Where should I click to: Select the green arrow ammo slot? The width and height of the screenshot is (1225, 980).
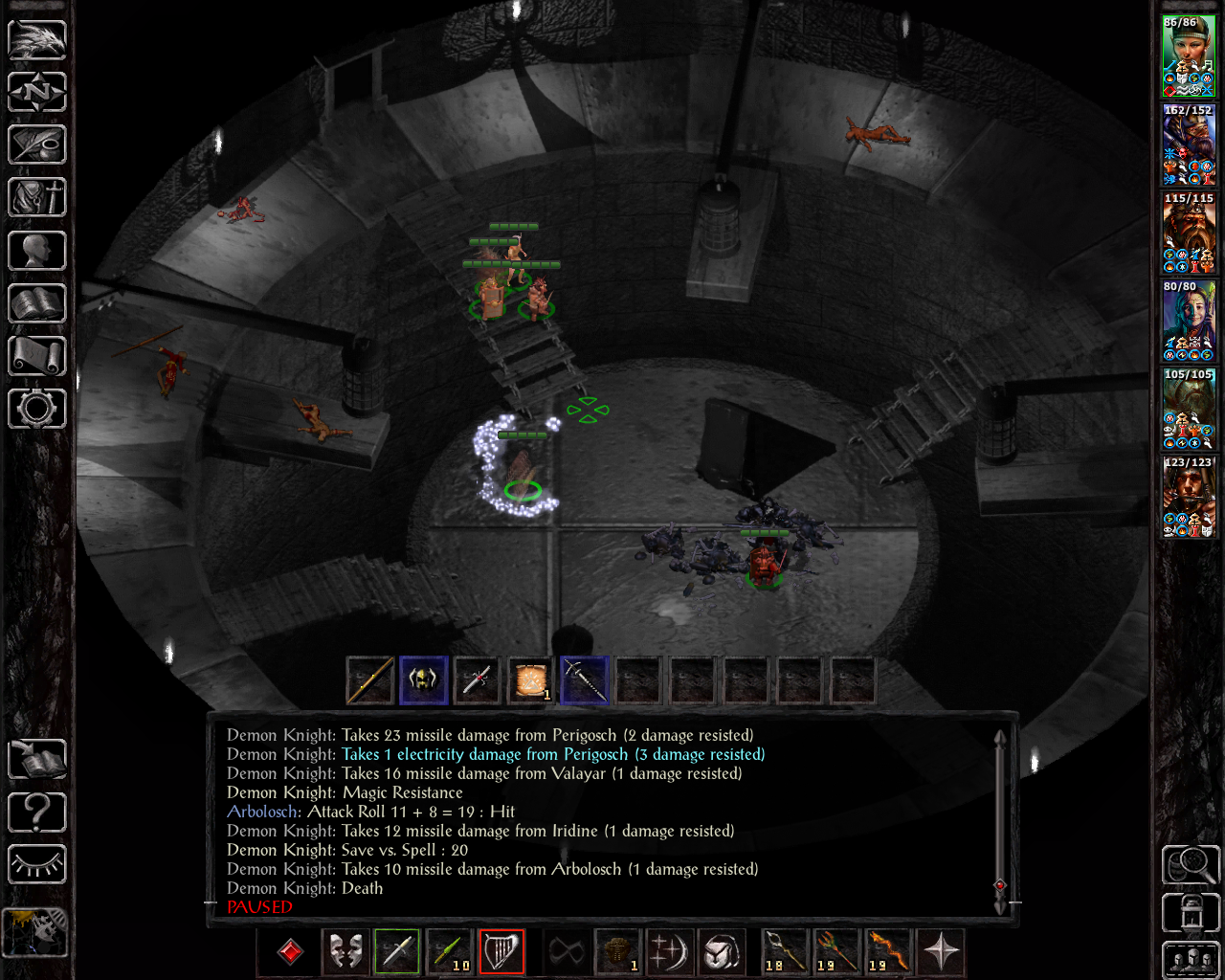[x=449, y=952]
